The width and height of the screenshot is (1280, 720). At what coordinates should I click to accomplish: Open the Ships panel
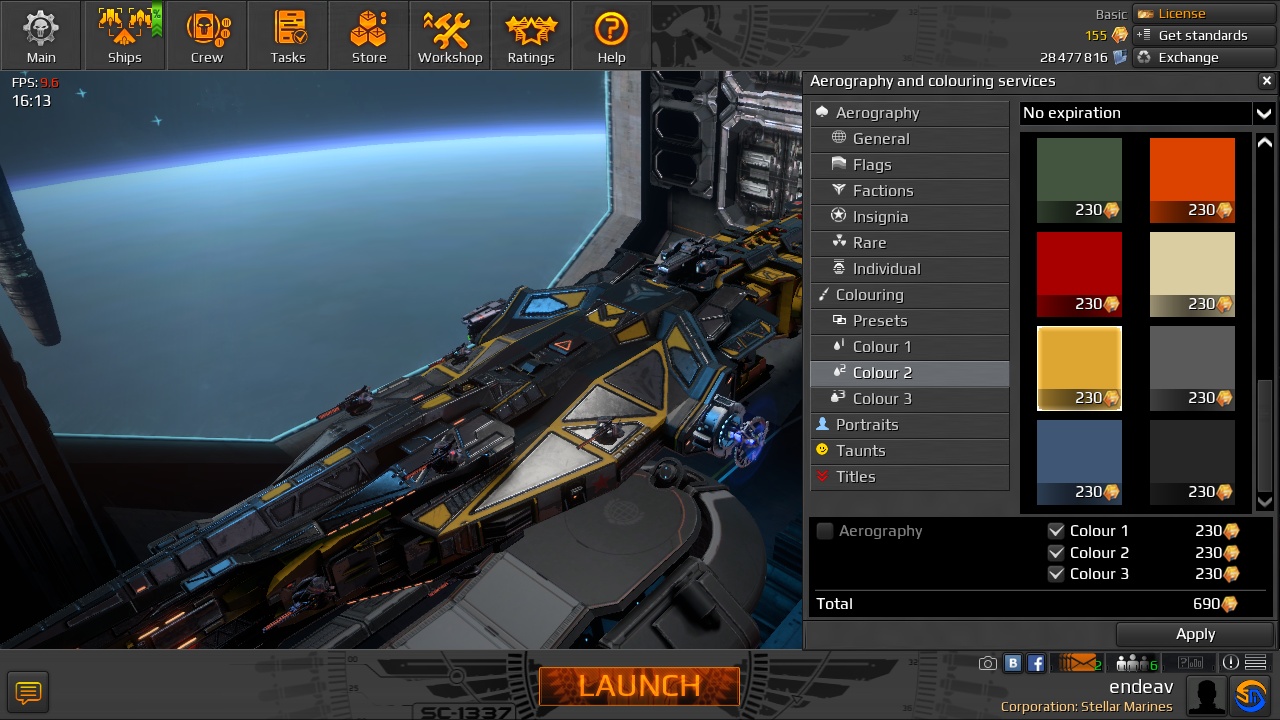124,35
